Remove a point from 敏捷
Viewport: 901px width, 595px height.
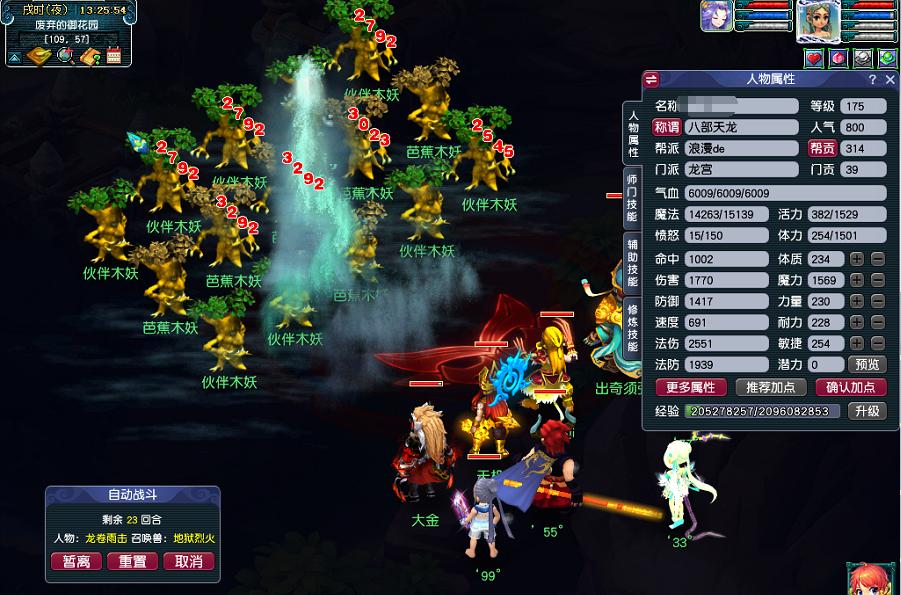pos(877,343)
